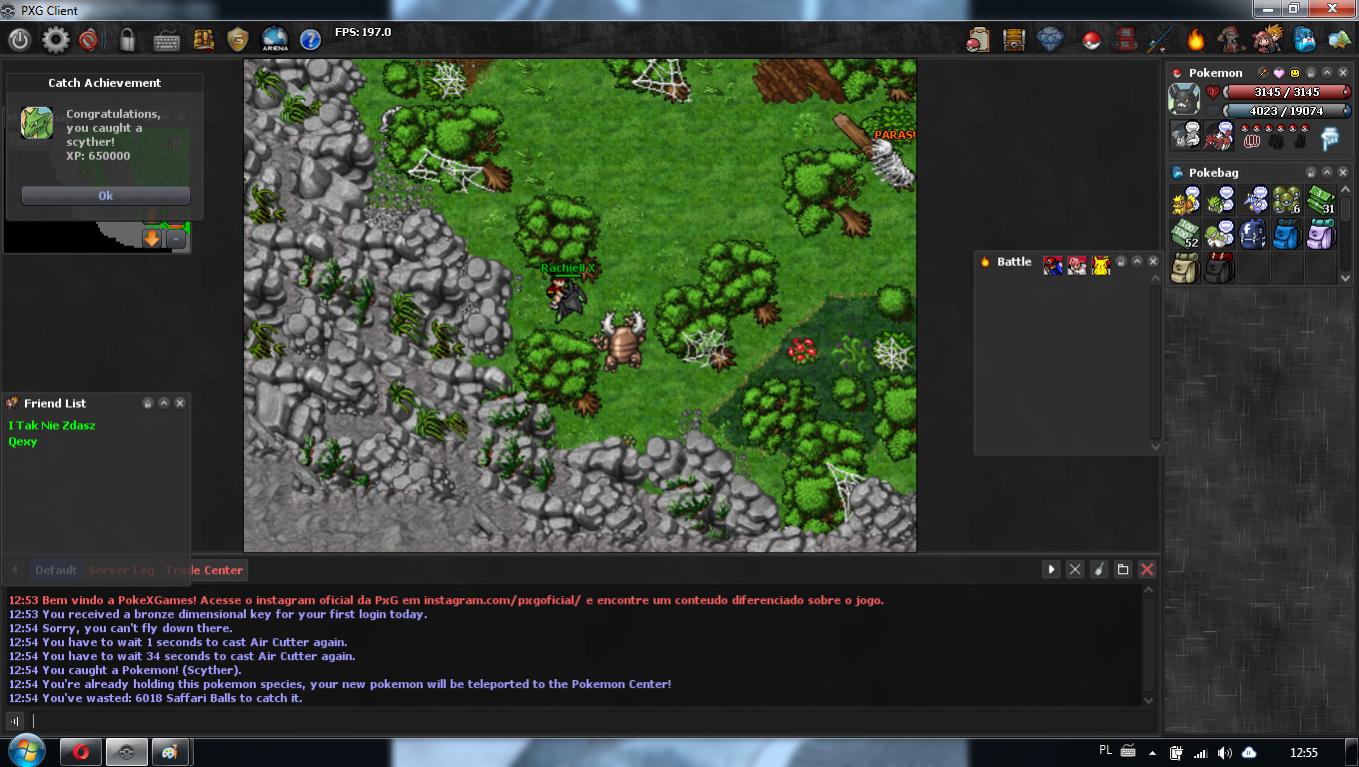Open the treasure chest icon

click(1014, 40)
